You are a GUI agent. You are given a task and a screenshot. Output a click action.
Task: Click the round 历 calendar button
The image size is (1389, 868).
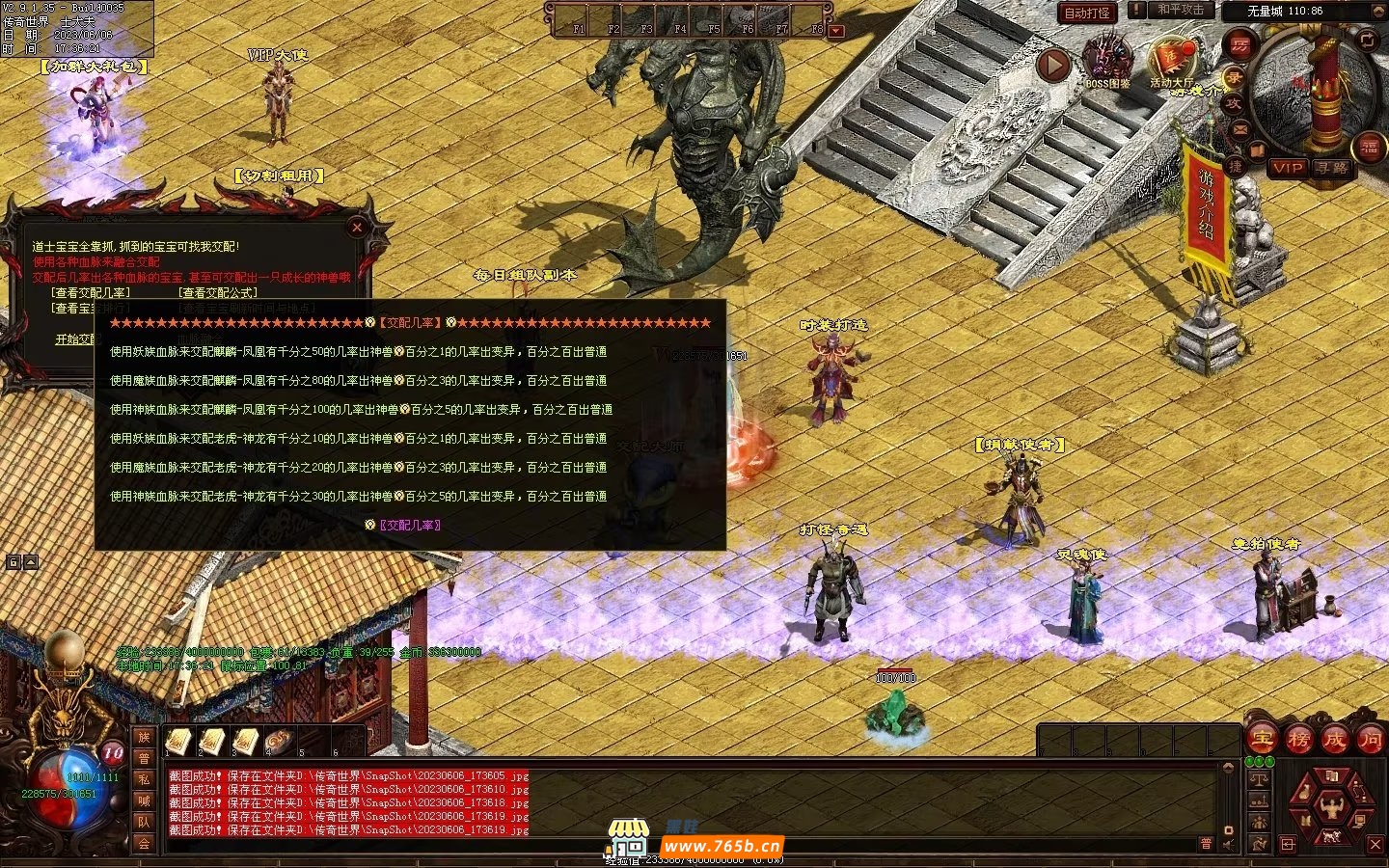coord(1239,44)
